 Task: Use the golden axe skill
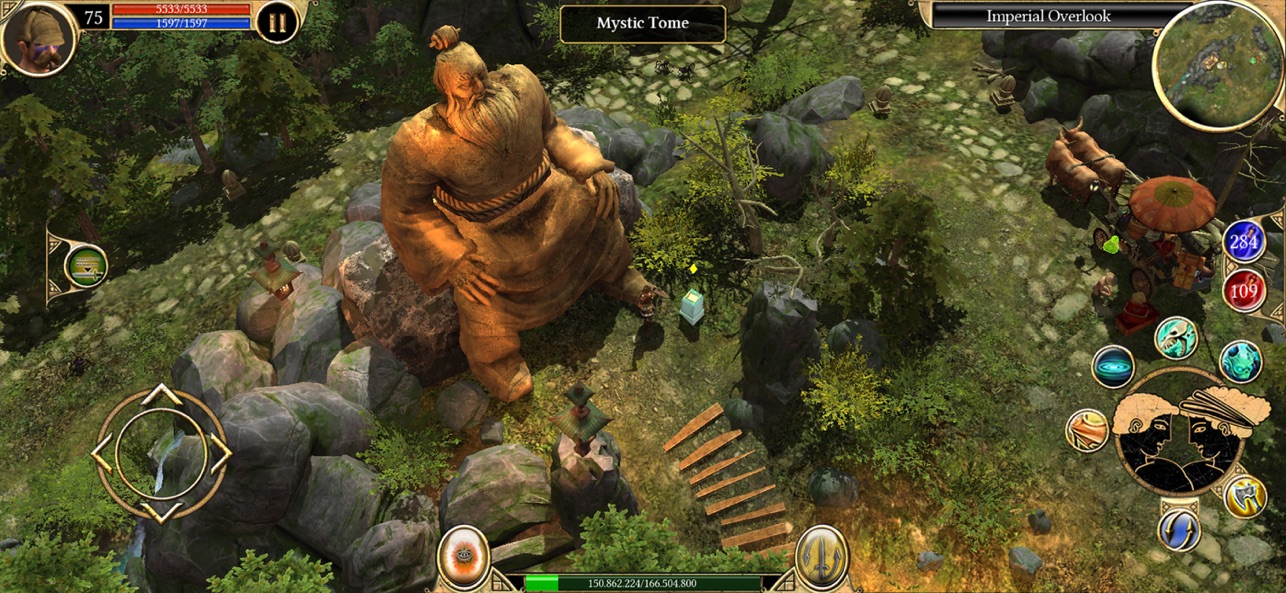coord(1245,496)
